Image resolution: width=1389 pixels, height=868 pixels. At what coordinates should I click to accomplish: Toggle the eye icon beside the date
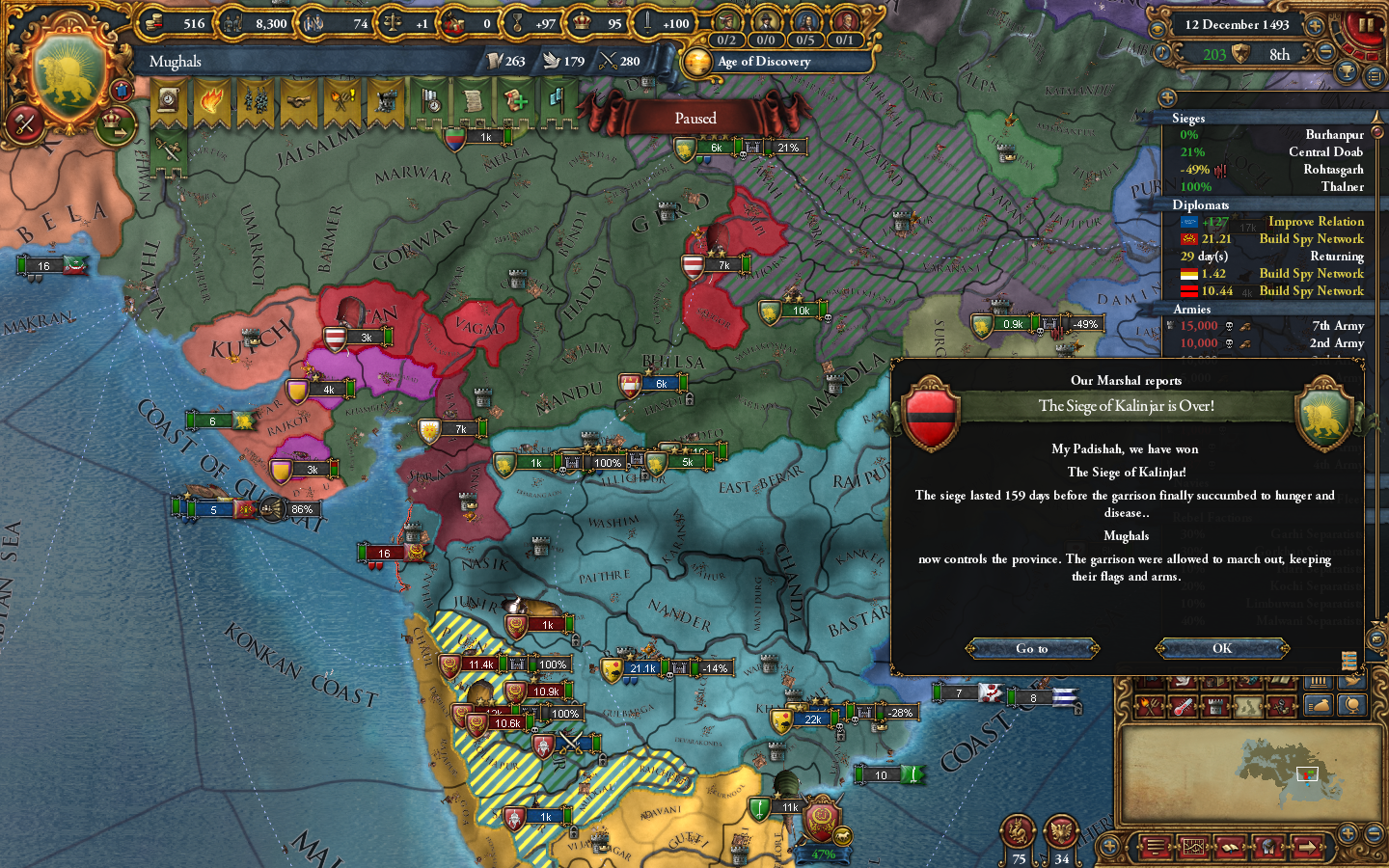(x=1157, y=30)
